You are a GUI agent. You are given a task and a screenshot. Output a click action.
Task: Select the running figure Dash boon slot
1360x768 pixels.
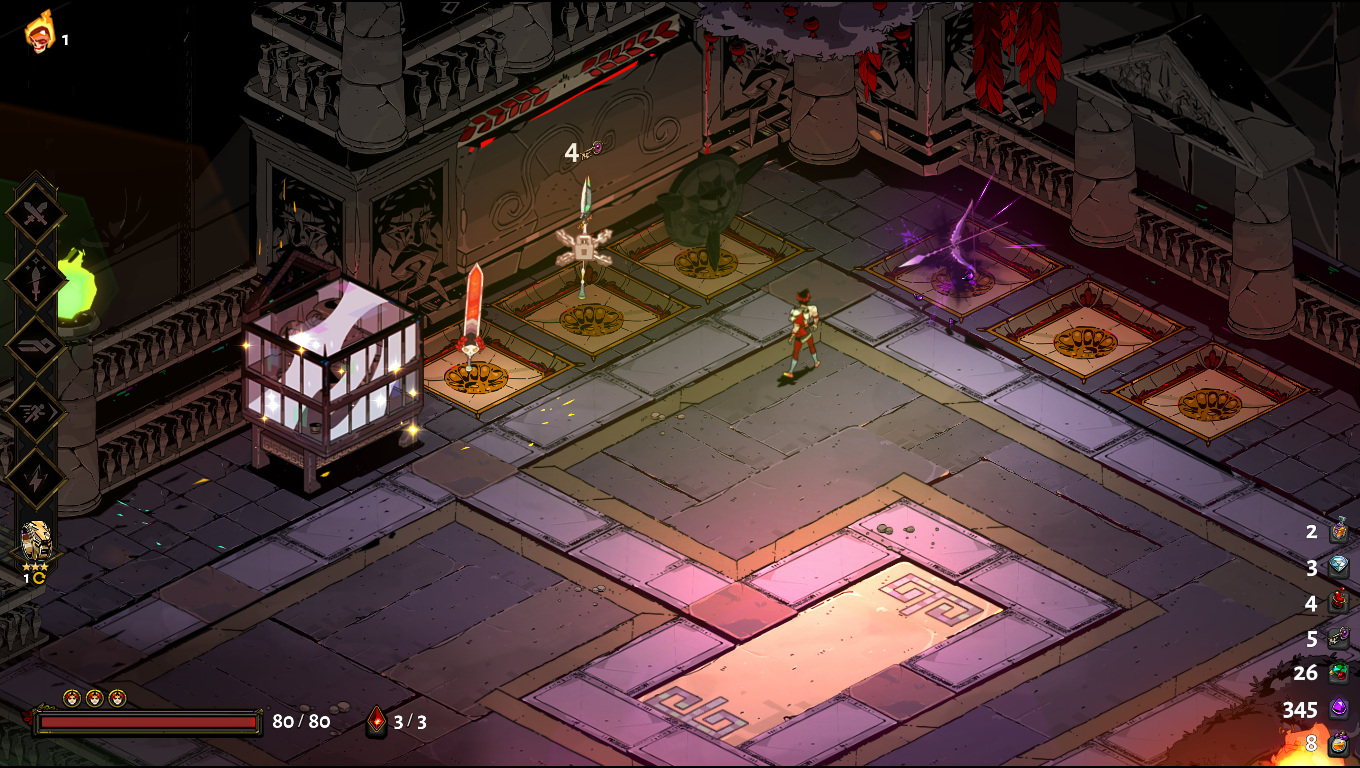tap(36, 411)
